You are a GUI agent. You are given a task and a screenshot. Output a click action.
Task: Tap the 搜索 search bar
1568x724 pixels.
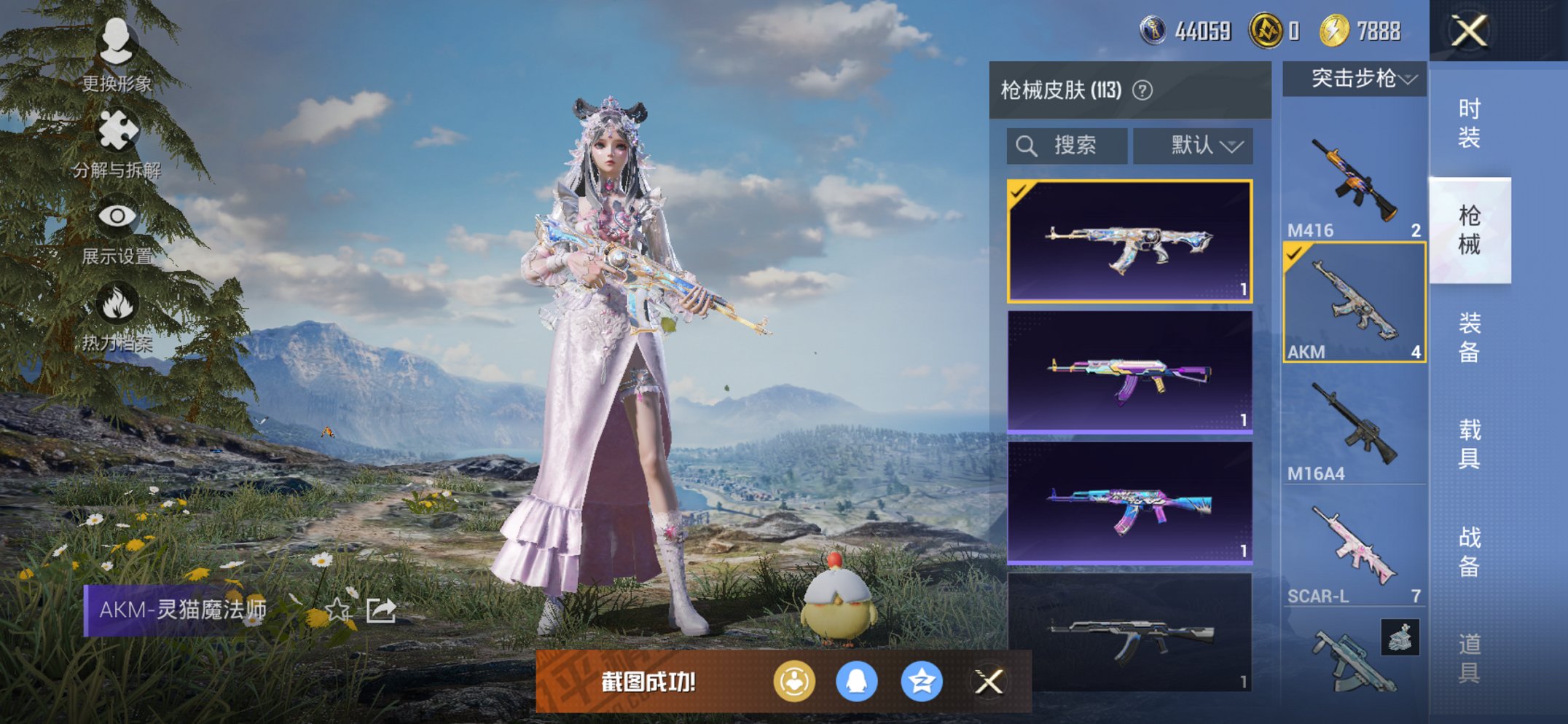click(x=1066, y=145)
